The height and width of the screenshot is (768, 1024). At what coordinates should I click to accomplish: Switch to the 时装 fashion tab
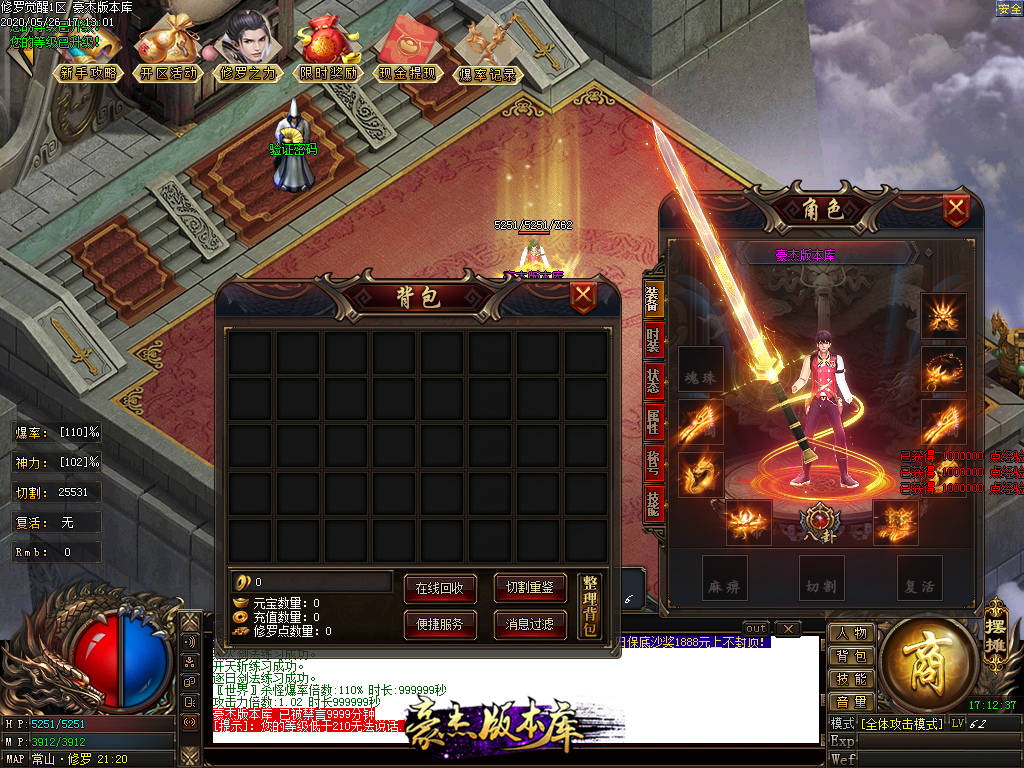tap(652, 339)
